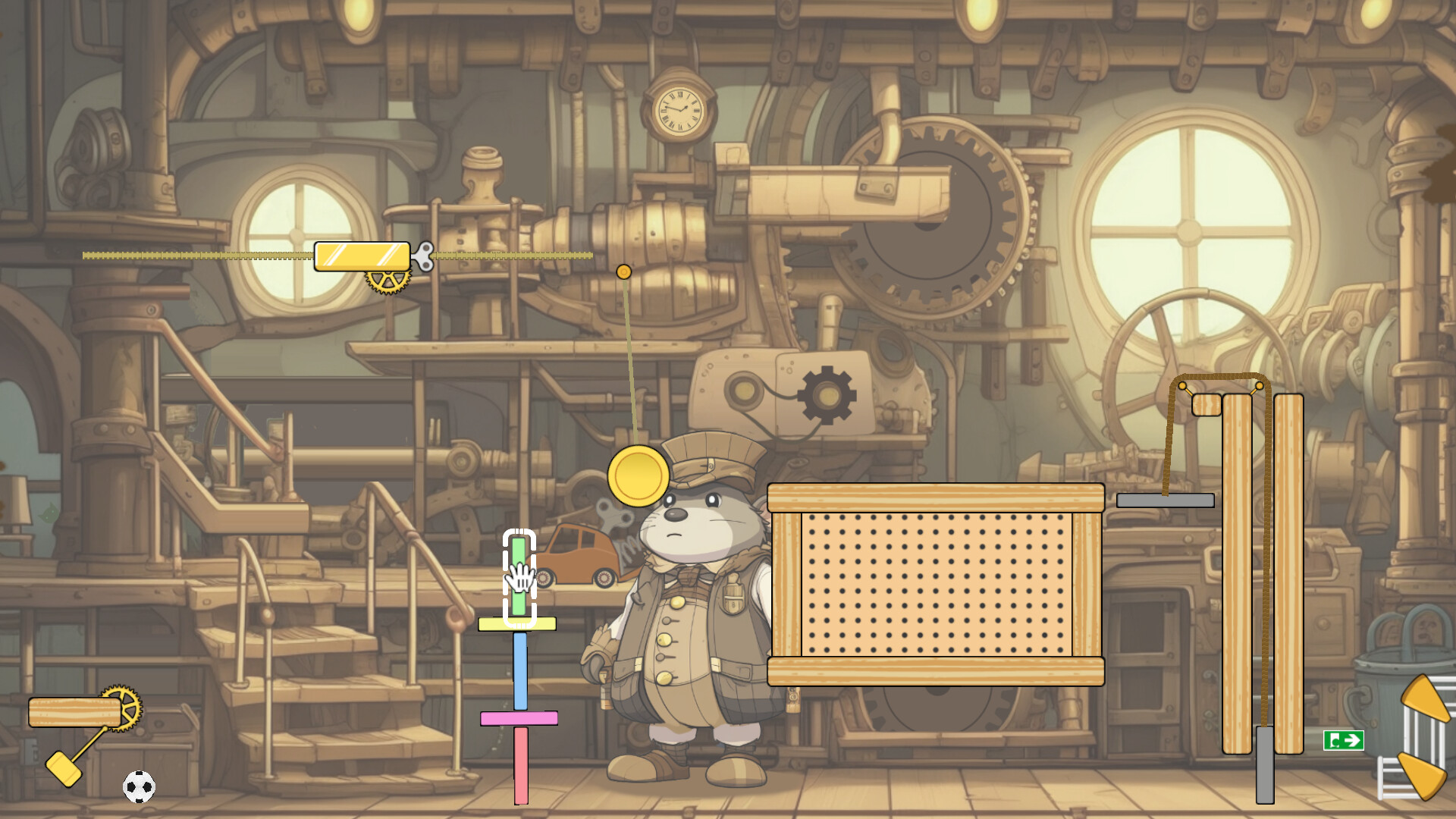Screen dimensions: 1456x819
Task: Select the wind-up key on the yellow plank
Action: click(x=425, y=256)
